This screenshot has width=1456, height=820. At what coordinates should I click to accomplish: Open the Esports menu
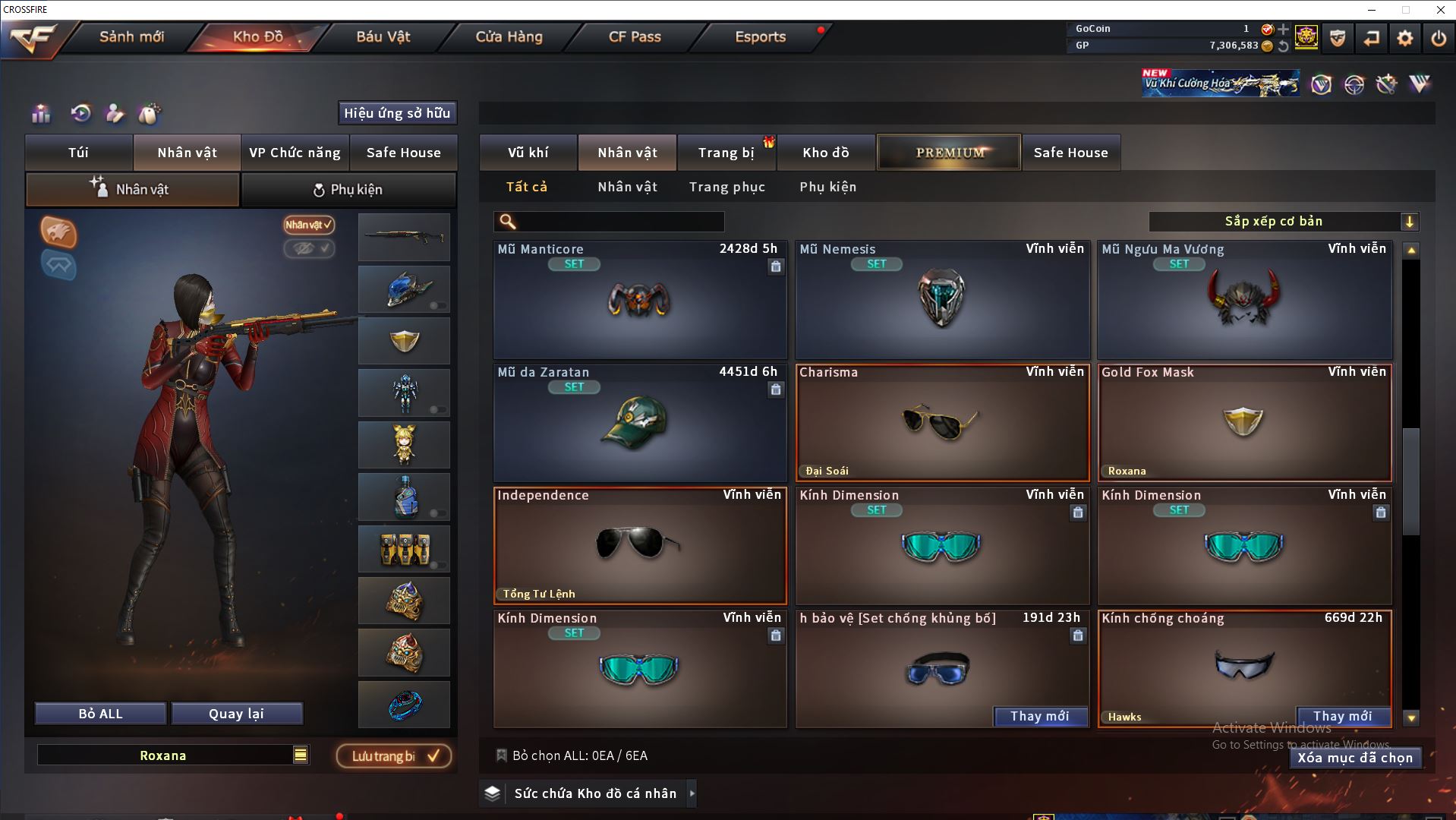760,36
